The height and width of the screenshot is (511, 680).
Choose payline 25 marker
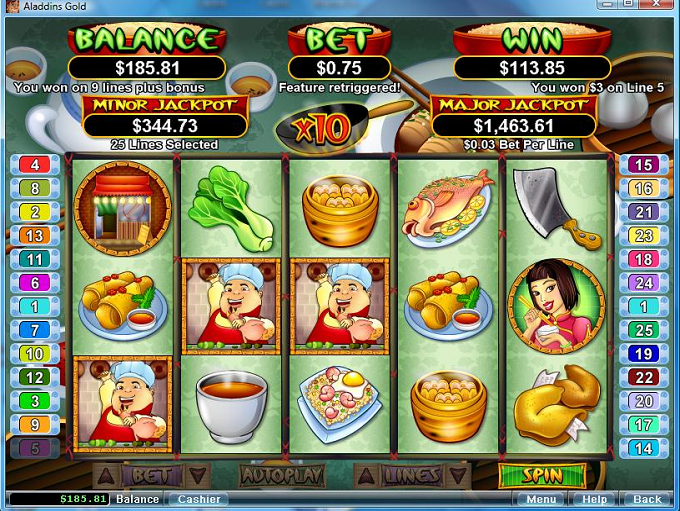pos(645,330)
